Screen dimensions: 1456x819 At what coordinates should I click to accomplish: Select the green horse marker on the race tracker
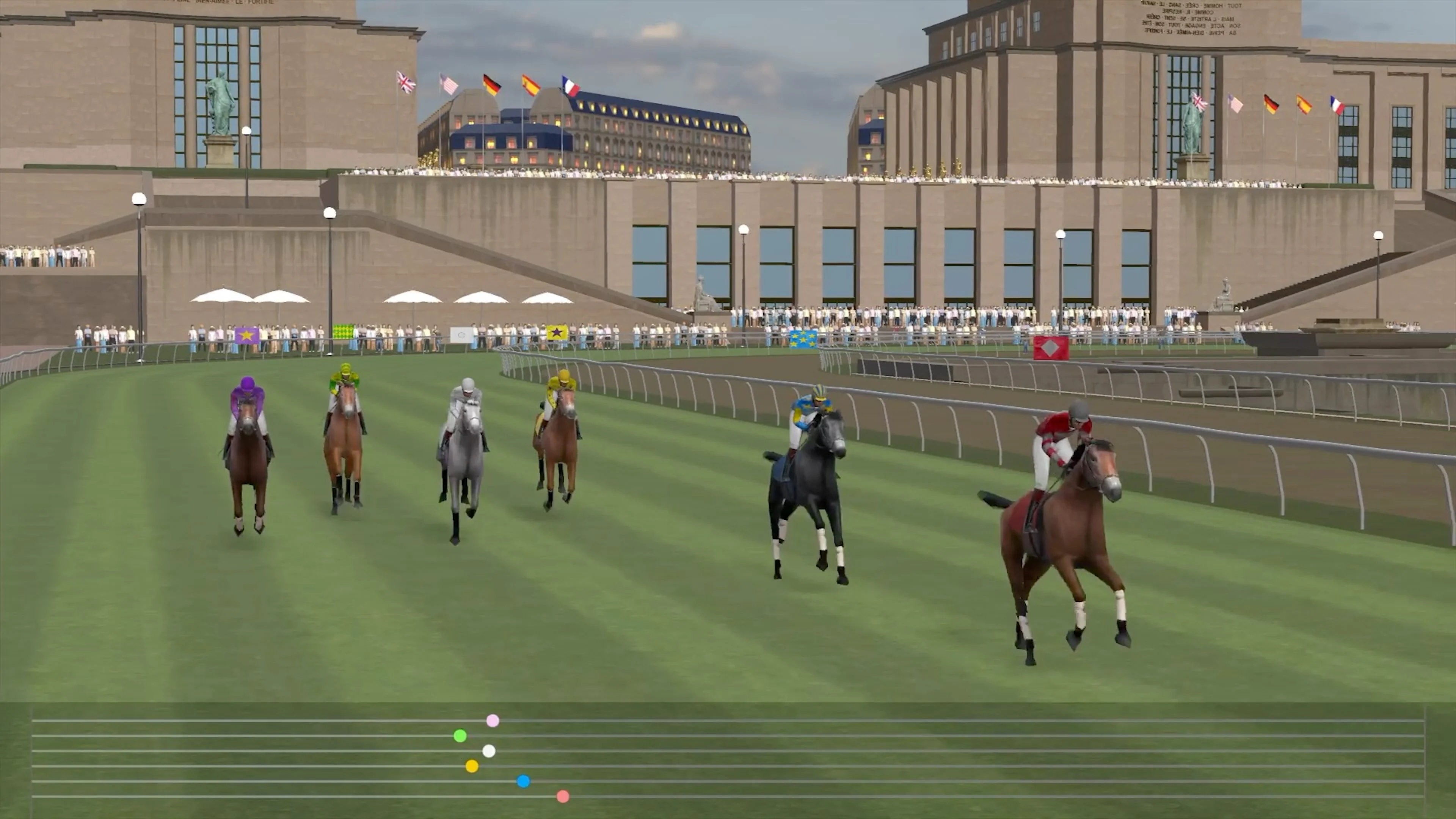tap(460, 736)
